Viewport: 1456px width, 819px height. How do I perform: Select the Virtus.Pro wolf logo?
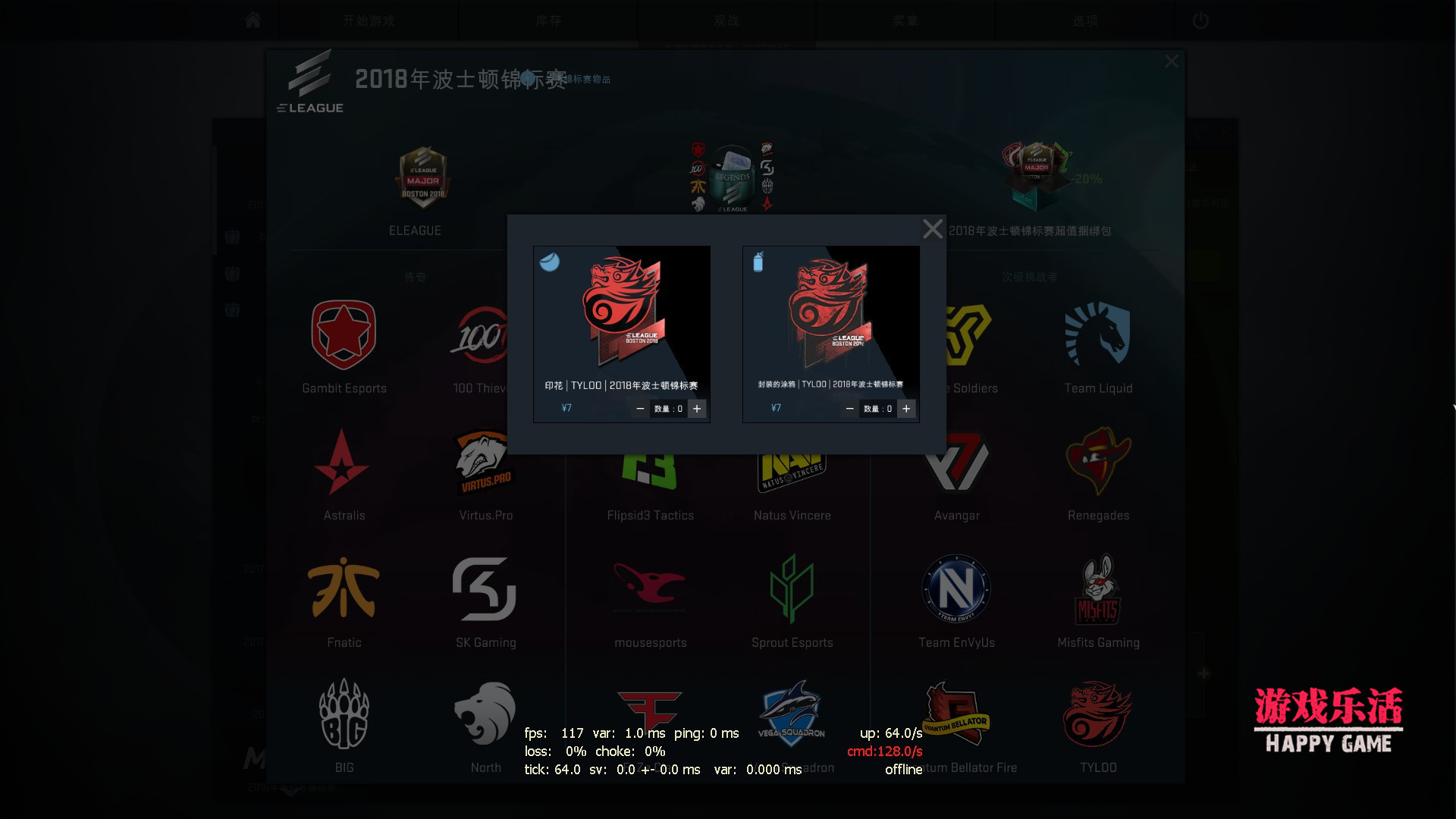[485, 463]
